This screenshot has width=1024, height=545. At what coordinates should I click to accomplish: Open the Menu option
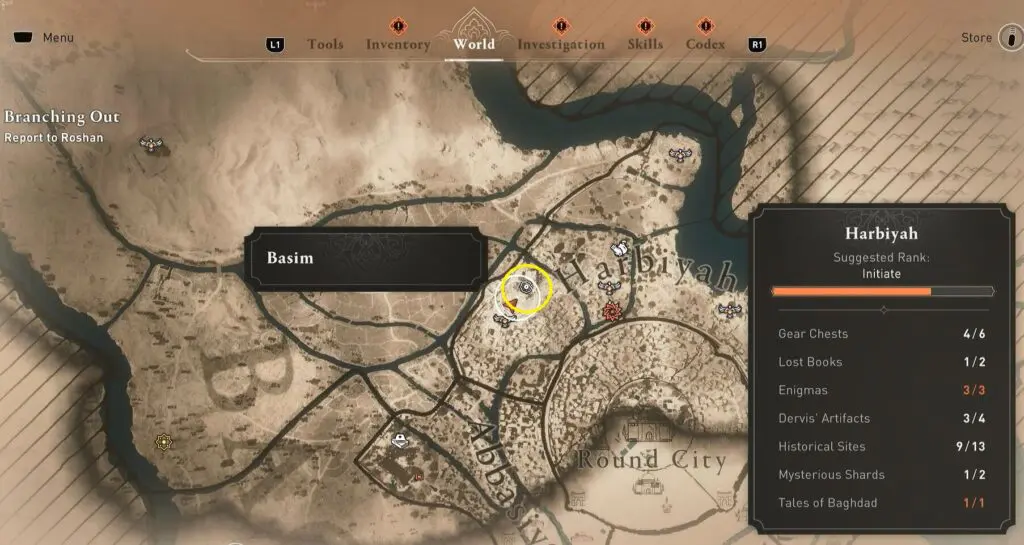[x=46, y=38]
